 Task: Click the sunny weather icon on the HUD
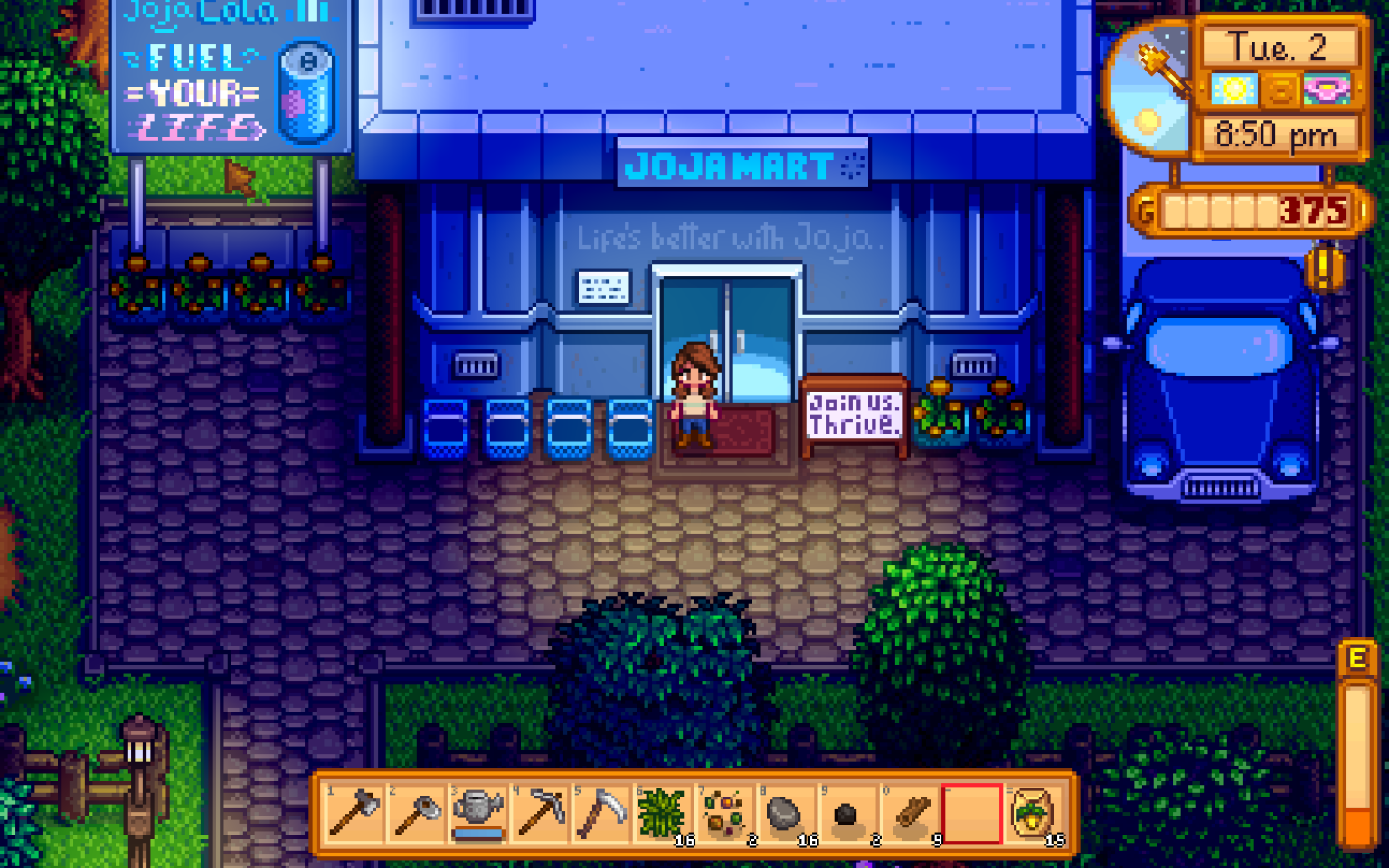click(x=1233, y=87)
